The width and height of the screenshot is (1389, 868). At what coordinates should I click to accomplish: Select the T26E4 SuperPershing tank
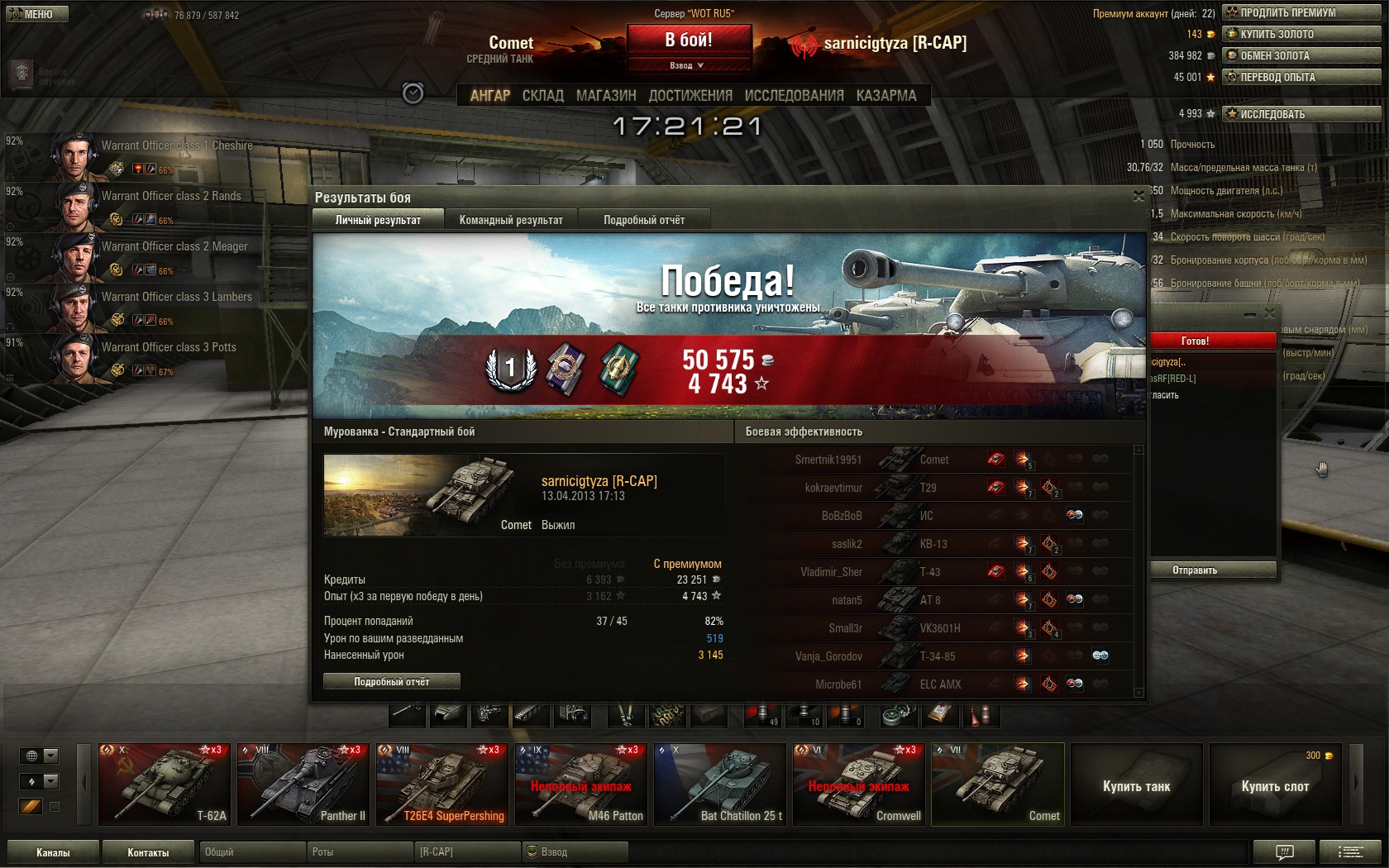[x=442, y=785]
